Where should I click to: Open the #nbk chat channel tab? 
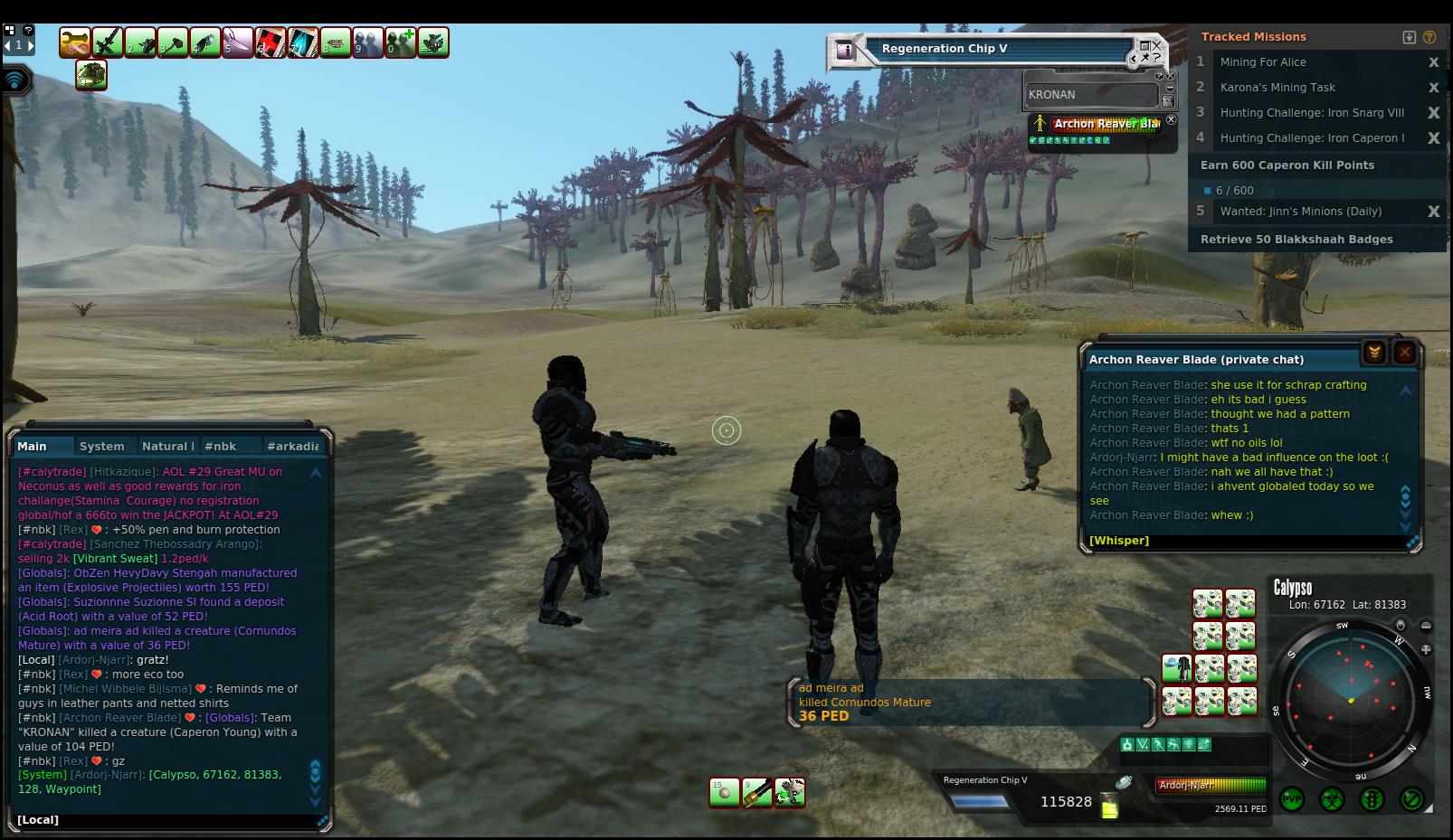[220, 446]
